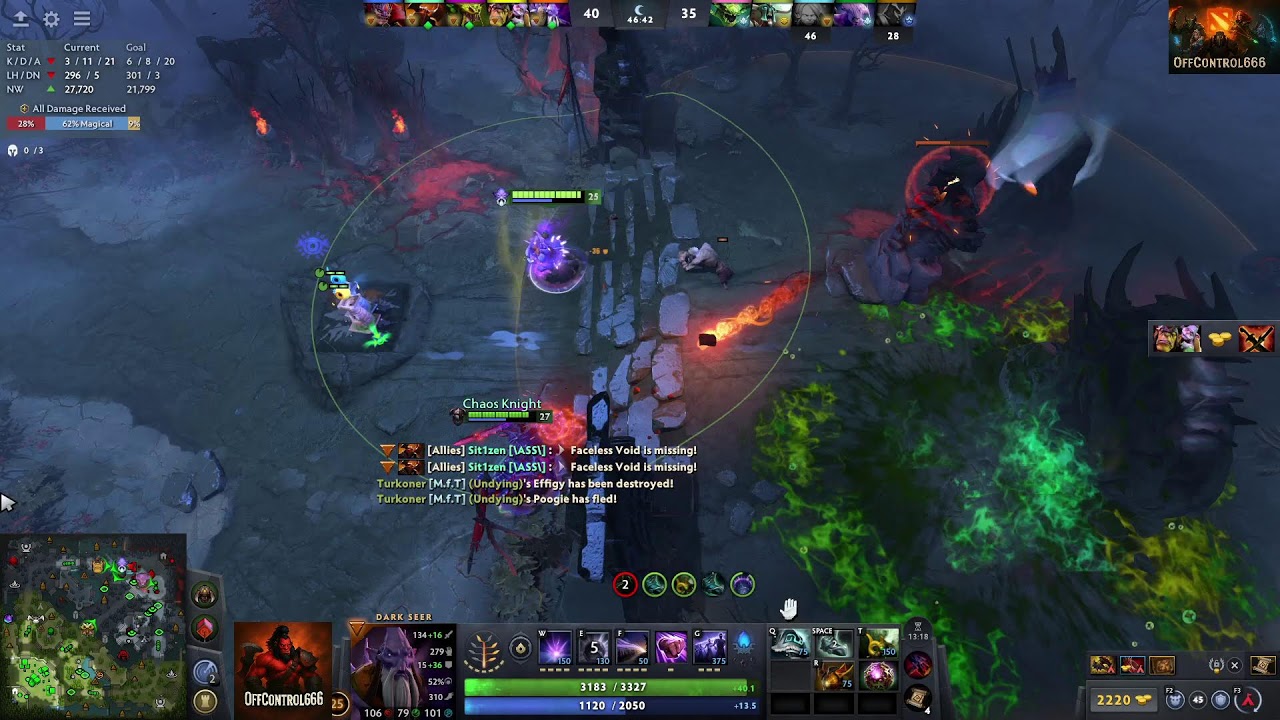
Task: Select the E ability on cooldown
Action: point(594,648)
